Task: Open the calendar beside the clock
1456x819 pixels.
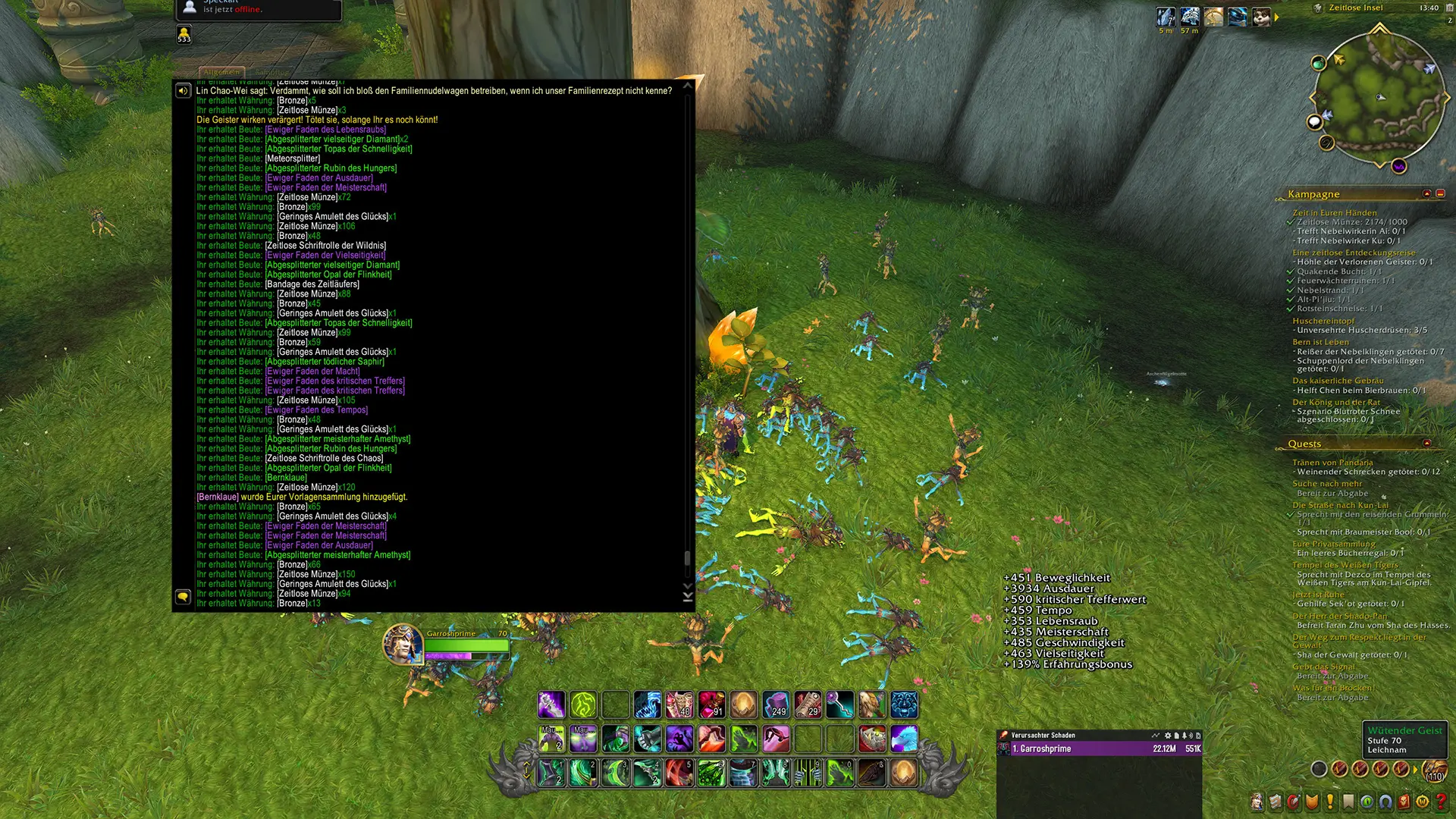Action: click(x=1449, y=8)
